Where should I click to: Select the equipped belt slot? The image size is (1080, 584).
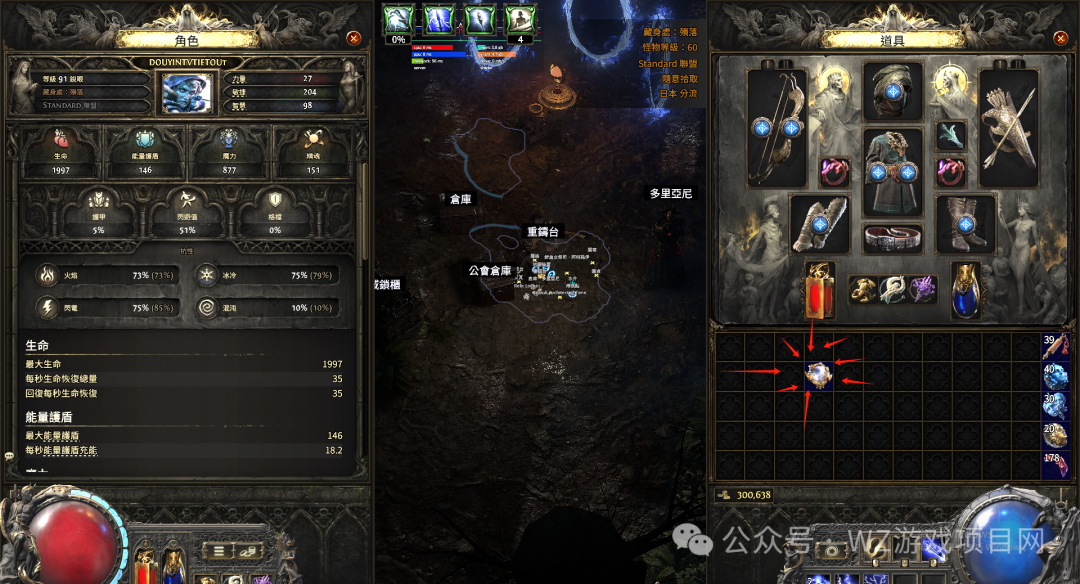tap(892, 238)
